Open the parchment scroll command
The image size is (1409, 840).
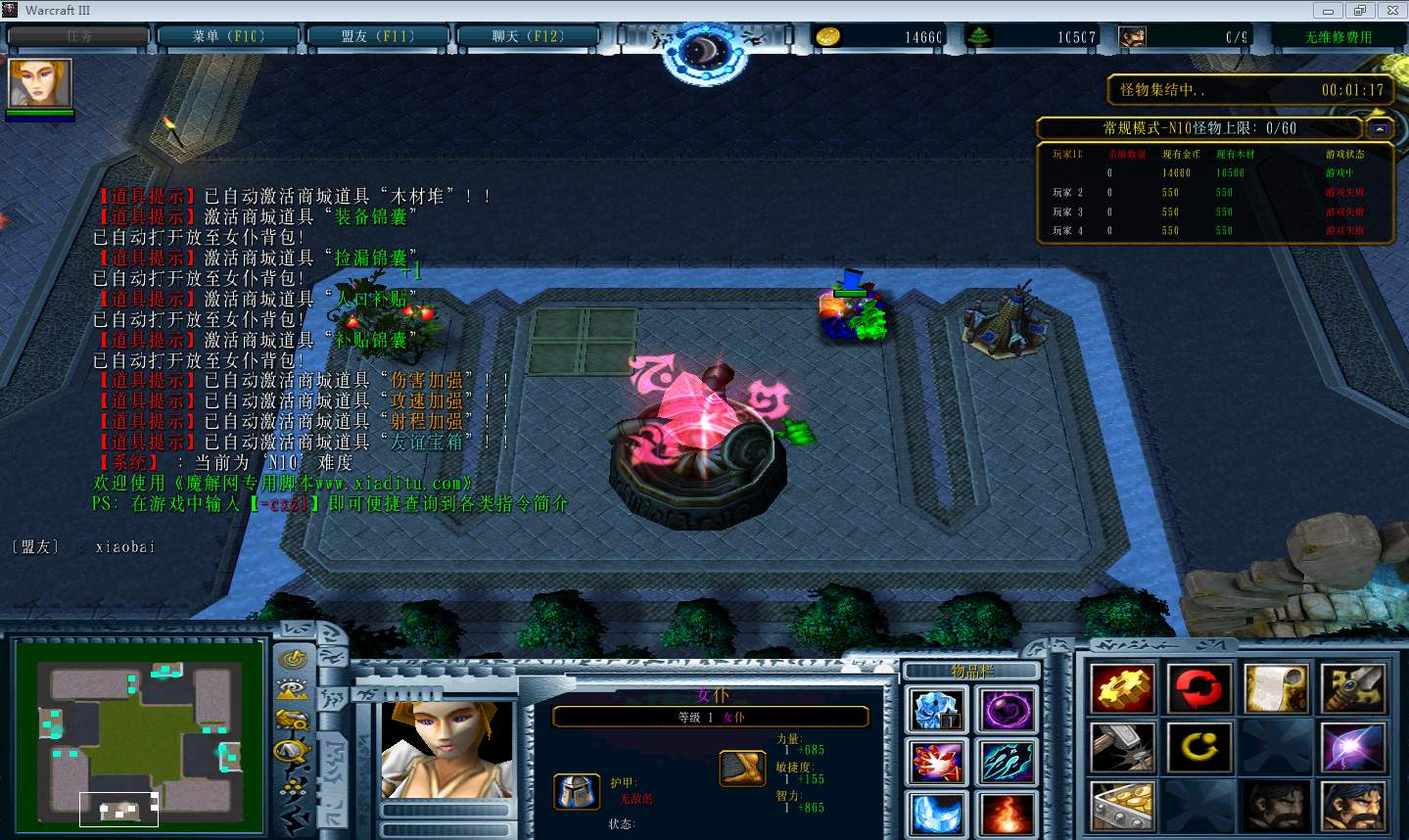[1276, 689]
